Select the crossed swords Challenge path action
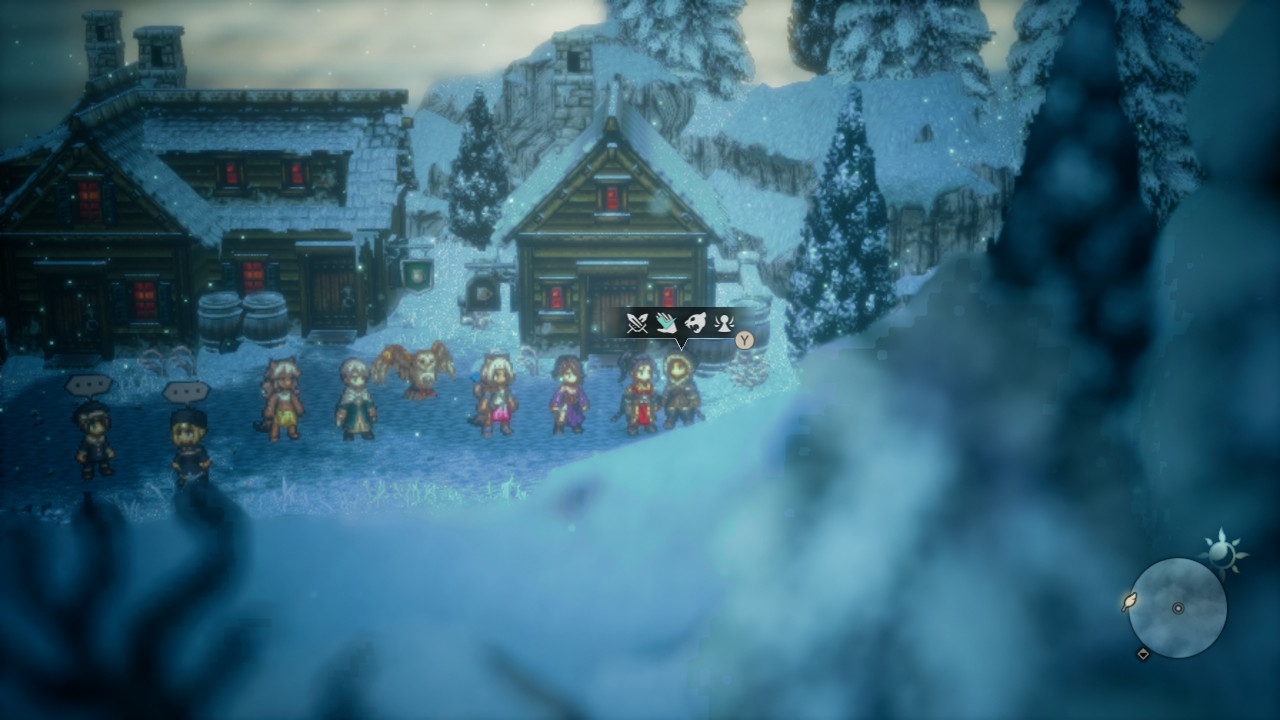The image size is (1280, 720). point(637,322)
